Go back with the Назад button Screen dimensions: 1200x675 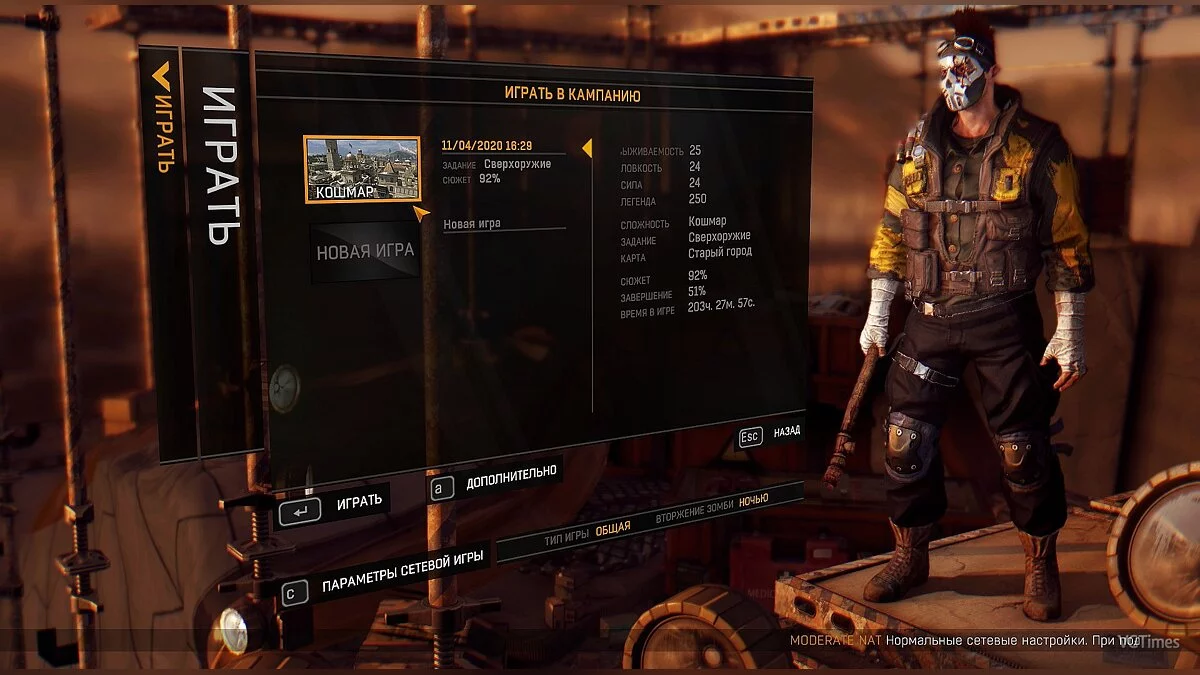[x=770, y=434]
